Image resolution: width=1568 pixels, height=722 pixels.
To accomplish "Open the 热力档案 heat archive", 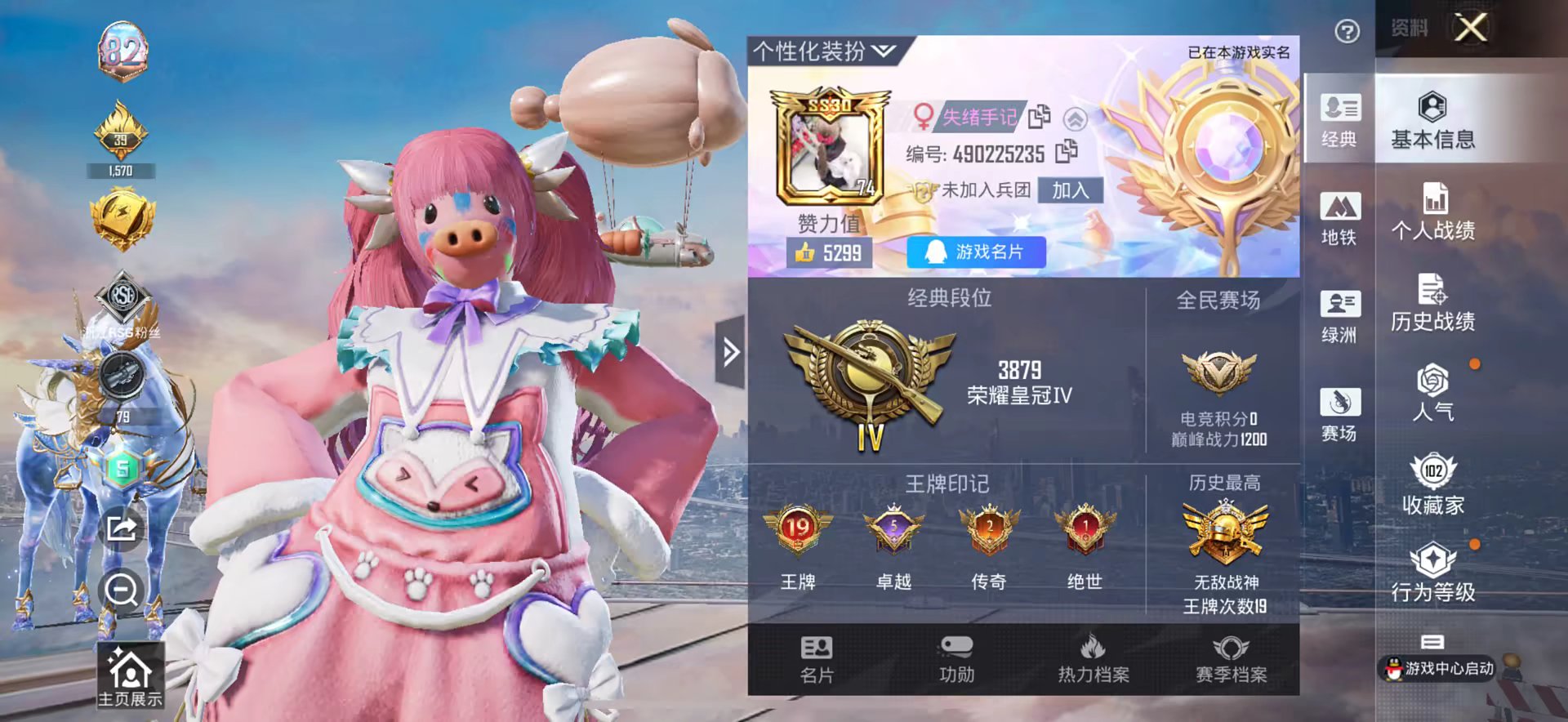I will 1094,663.
